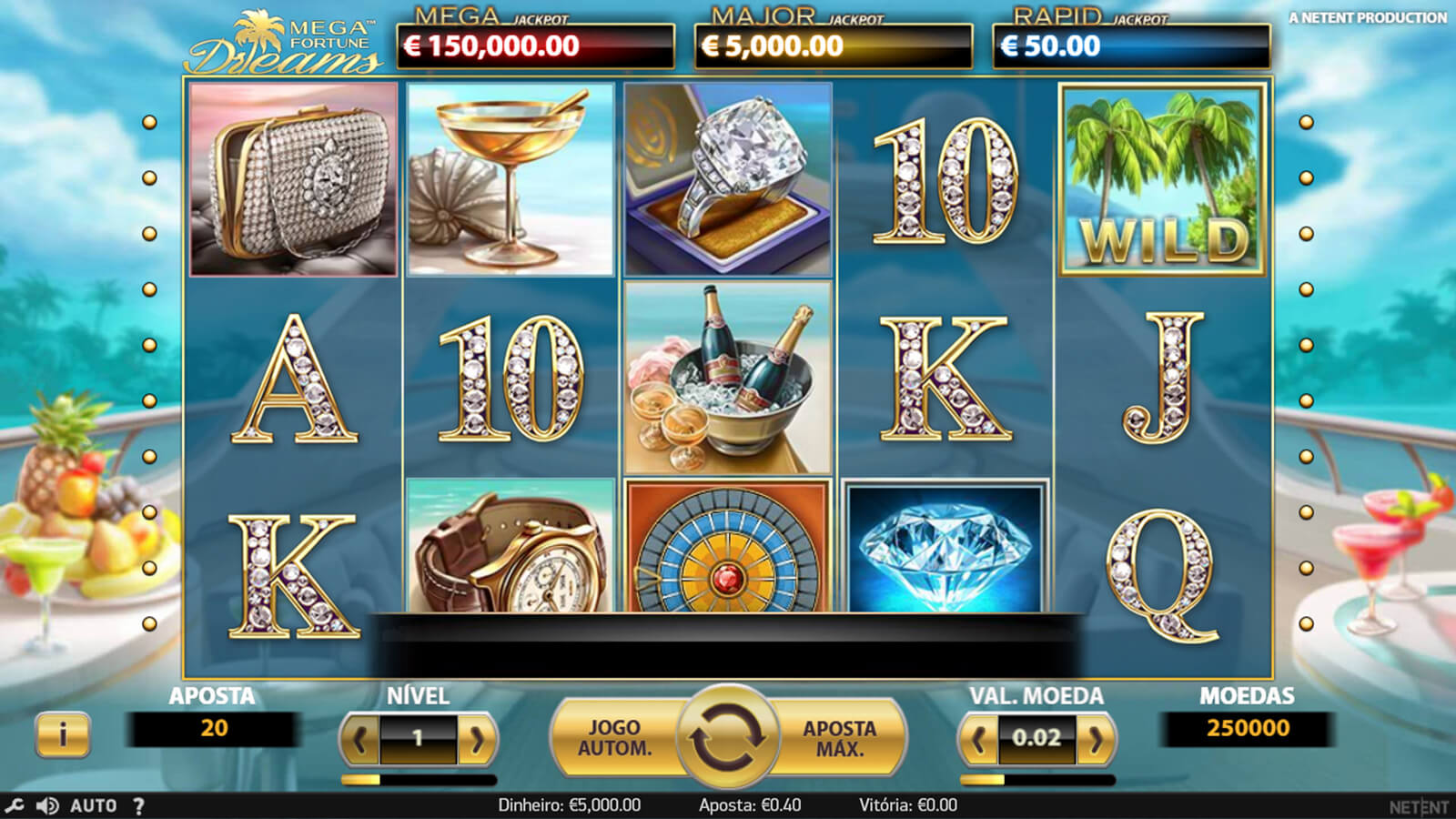Image resolution: width=1456 pixels, height=819 pixels.
Task: Open the wrench settings menu
Action: [15, 805]
